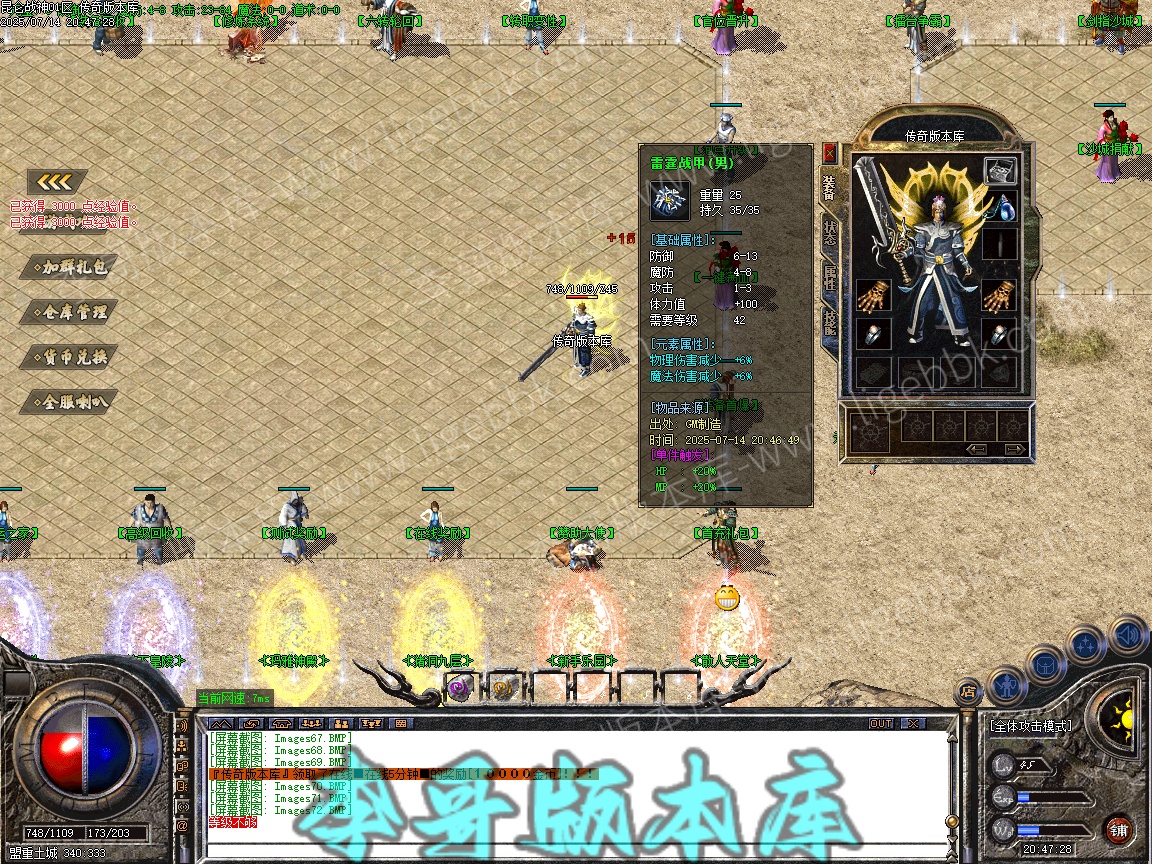This screenshot has width=1152, height=864.
Task: Select the left golden skull glove slot
Action: pyautogui.click(x=873, y=296)
